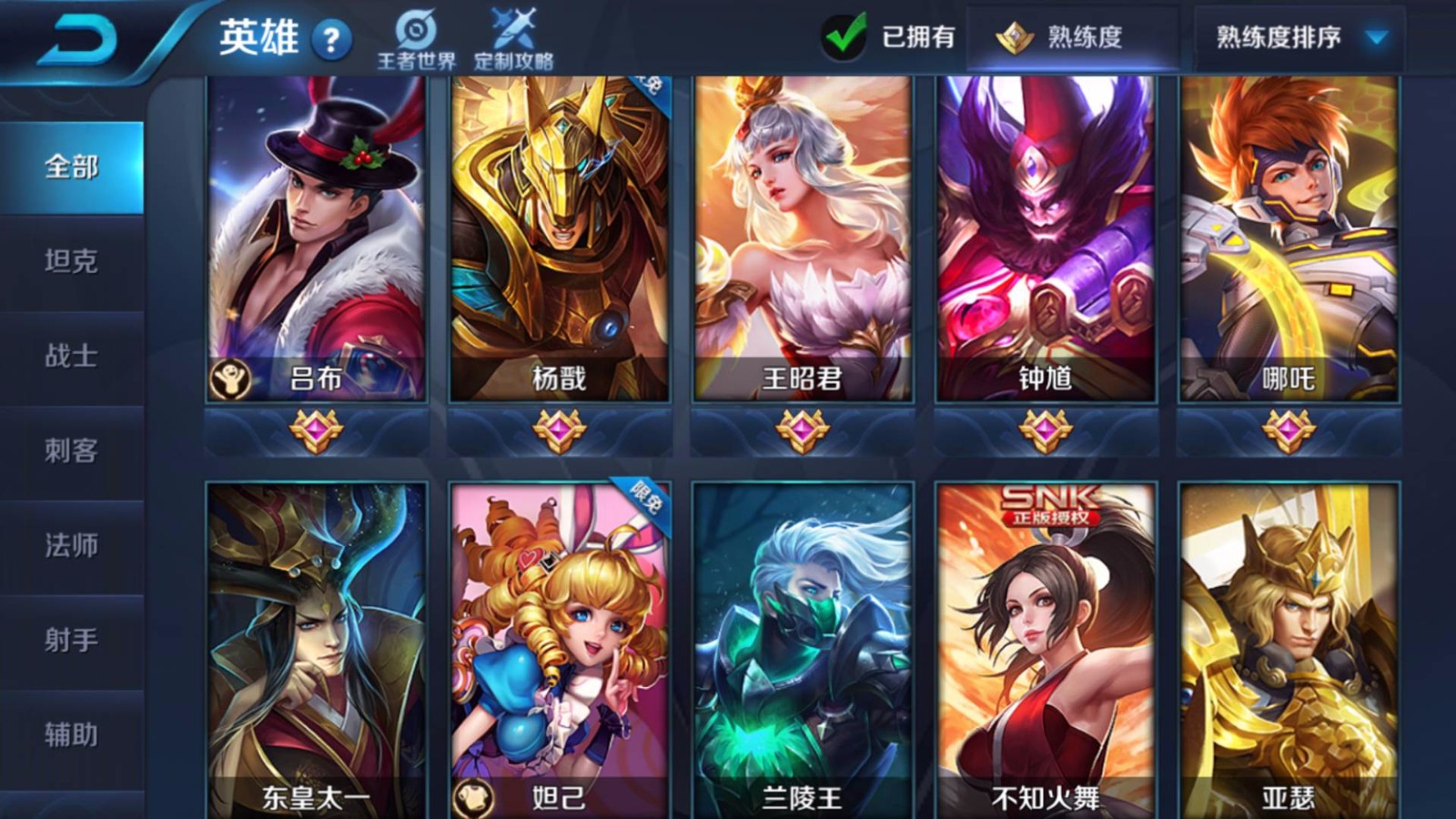The image size is (1456, 819).
Task: Open the hero help question mark
Action: coord(331,39)
